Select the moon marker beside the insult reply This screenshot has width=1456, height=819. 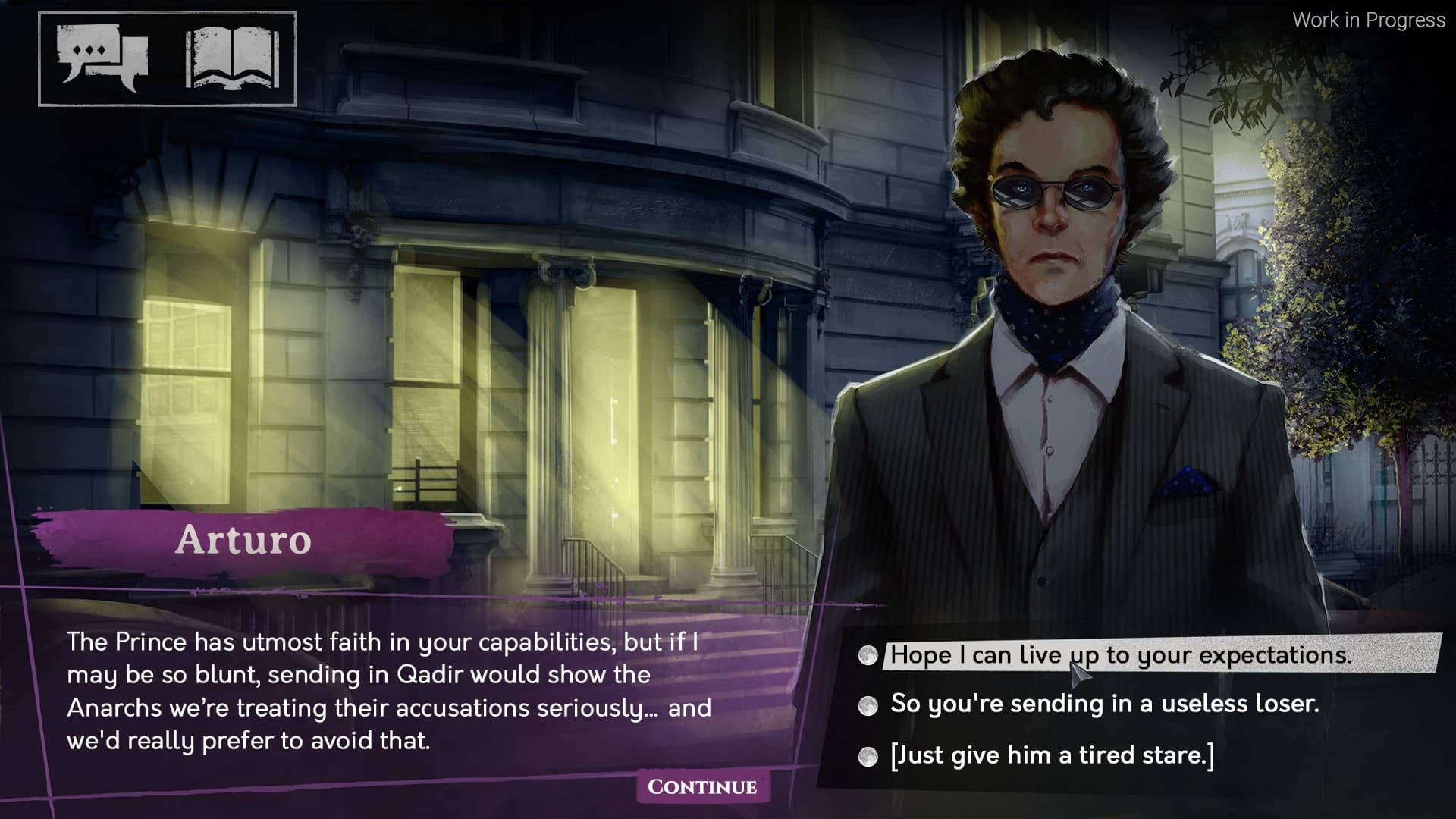coord(867,706)
